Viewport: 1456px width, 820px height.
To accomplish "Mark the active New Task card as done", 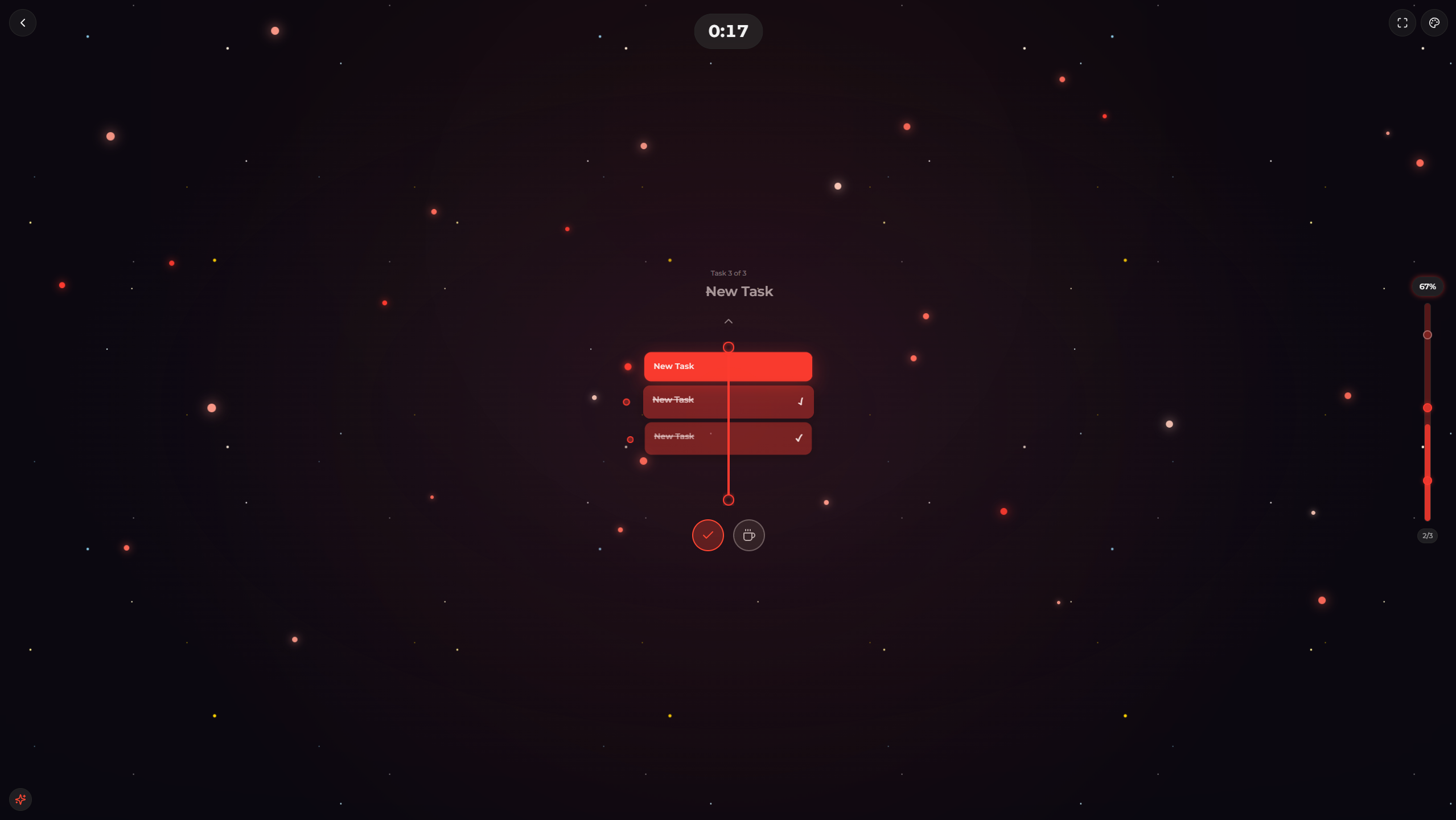I will coord(727,366).
